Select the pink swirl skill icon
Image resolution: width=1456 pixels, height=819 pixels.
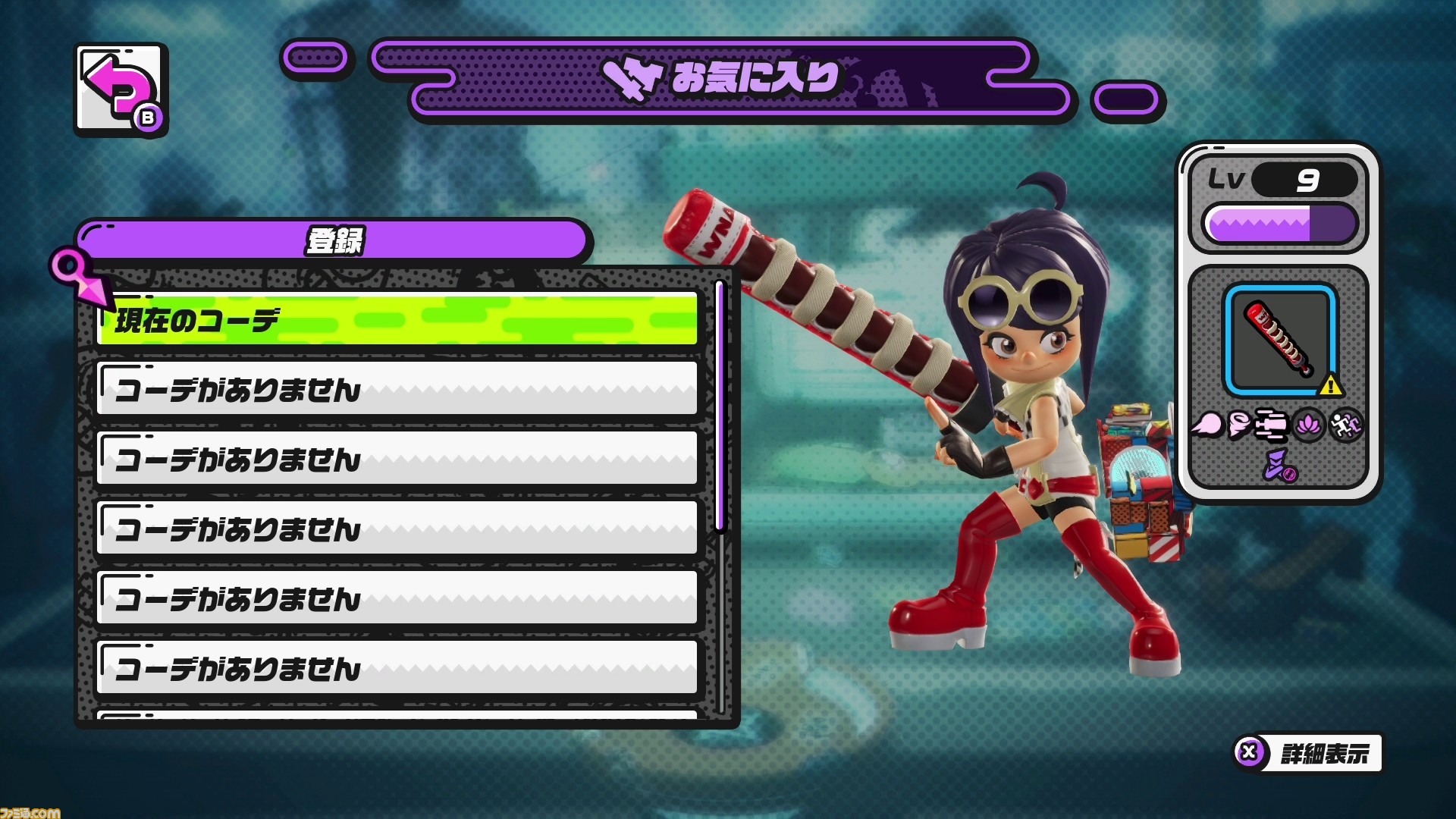tap(1239, 425)
